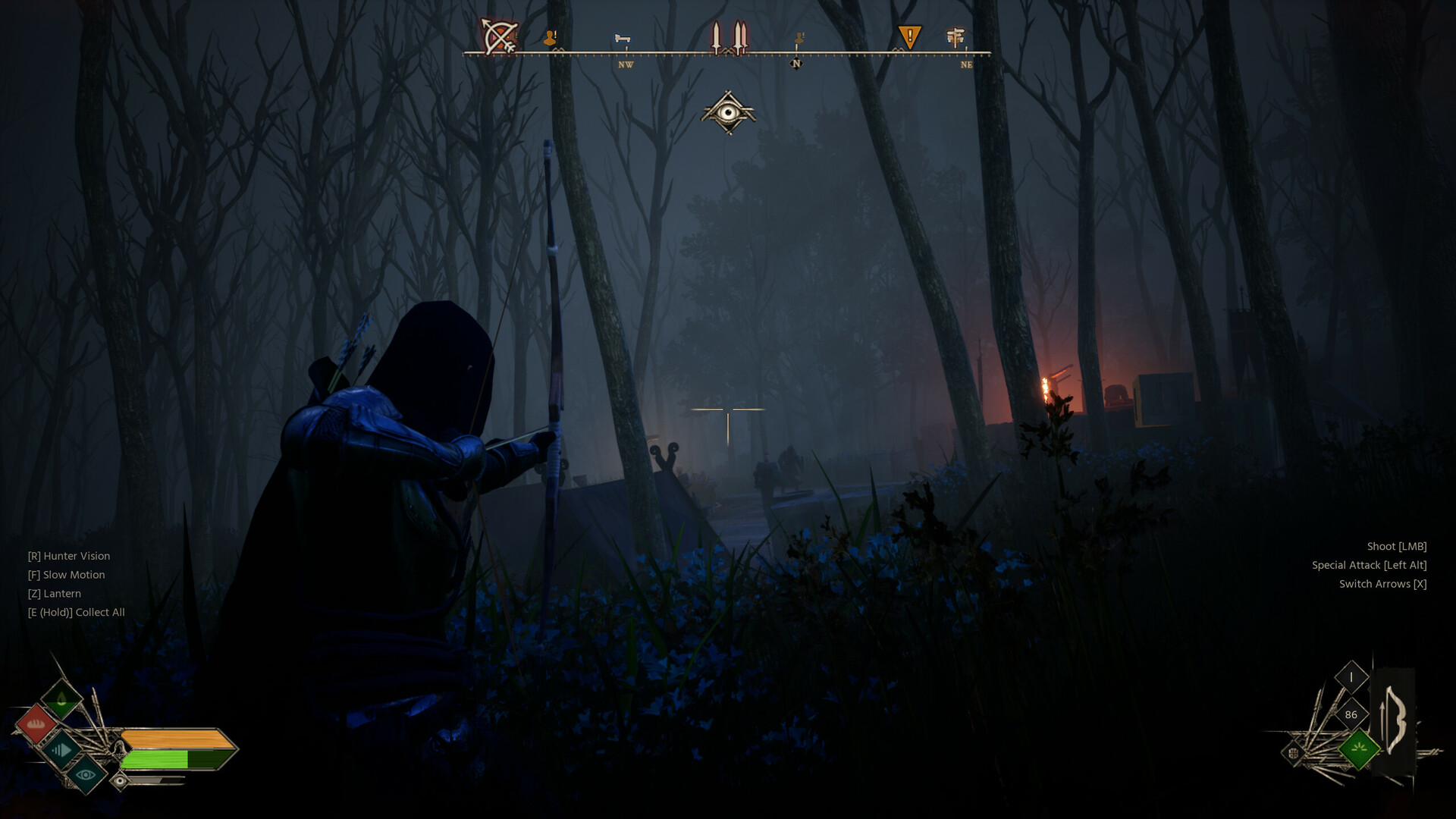Click the orange exclamation warning marker on compass
Screen dimensions: 1456x819
910,35
